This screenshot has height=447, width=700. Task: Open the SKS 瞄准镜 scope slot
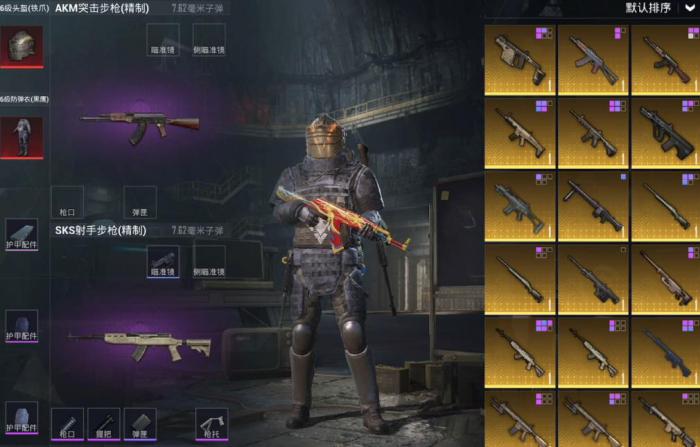pos(163,261)
